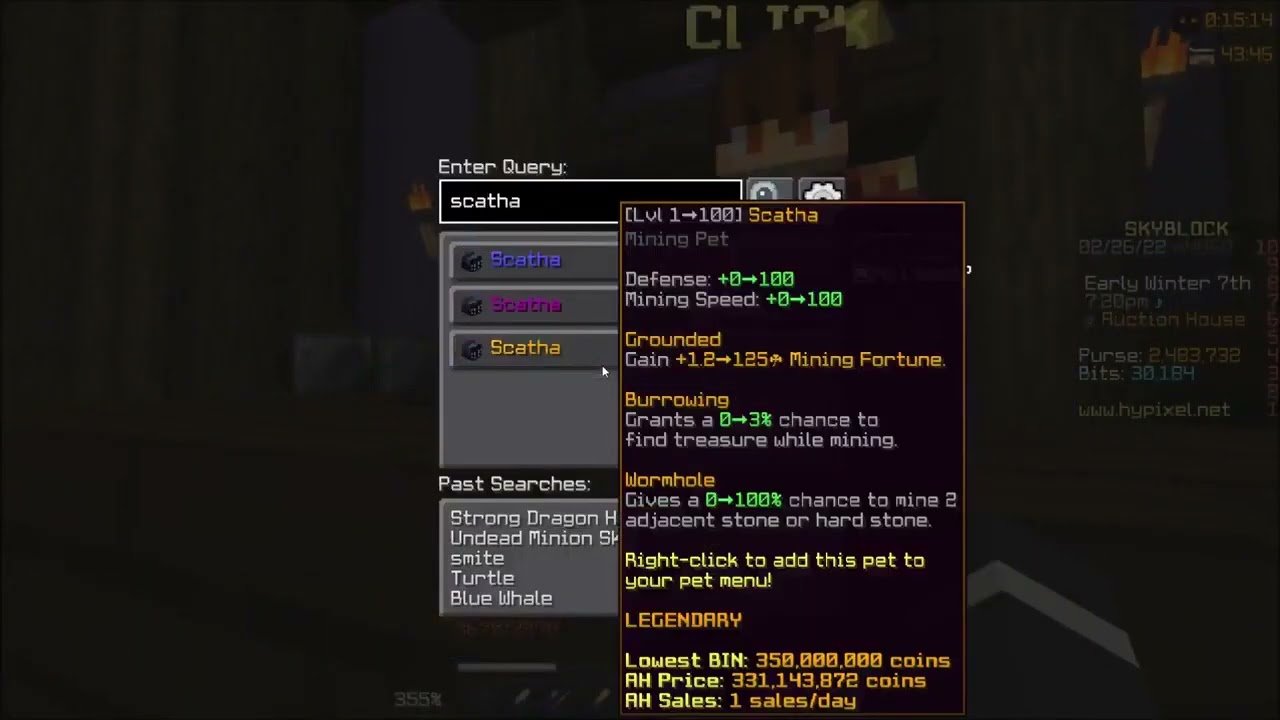Click the 355% zoom indicator
Image resolution: width=1280 pixels, height=720 pixels.
tap(416, 700)
